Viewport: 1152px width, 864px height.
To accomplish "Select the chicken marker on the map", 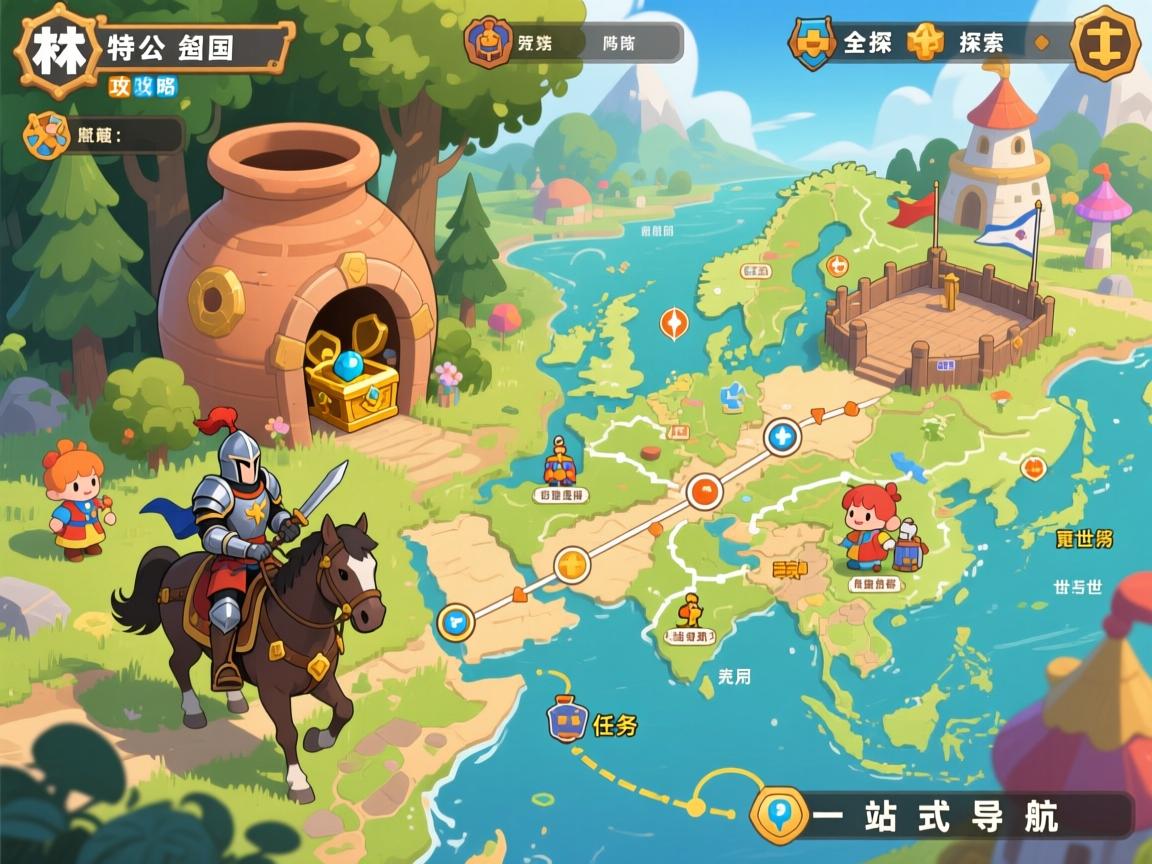I will pos(690,609).
